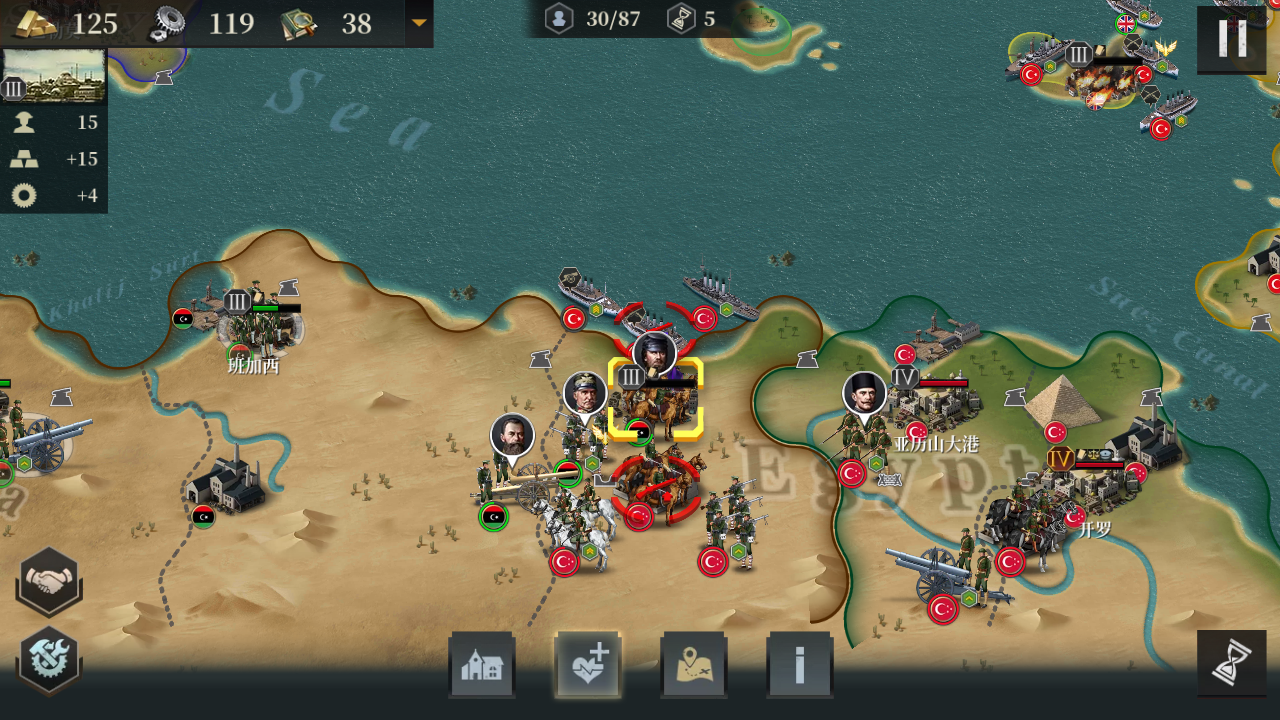Open the strategic map view
Viewport: 1280px width, 720px height.
tap(694, 665)
